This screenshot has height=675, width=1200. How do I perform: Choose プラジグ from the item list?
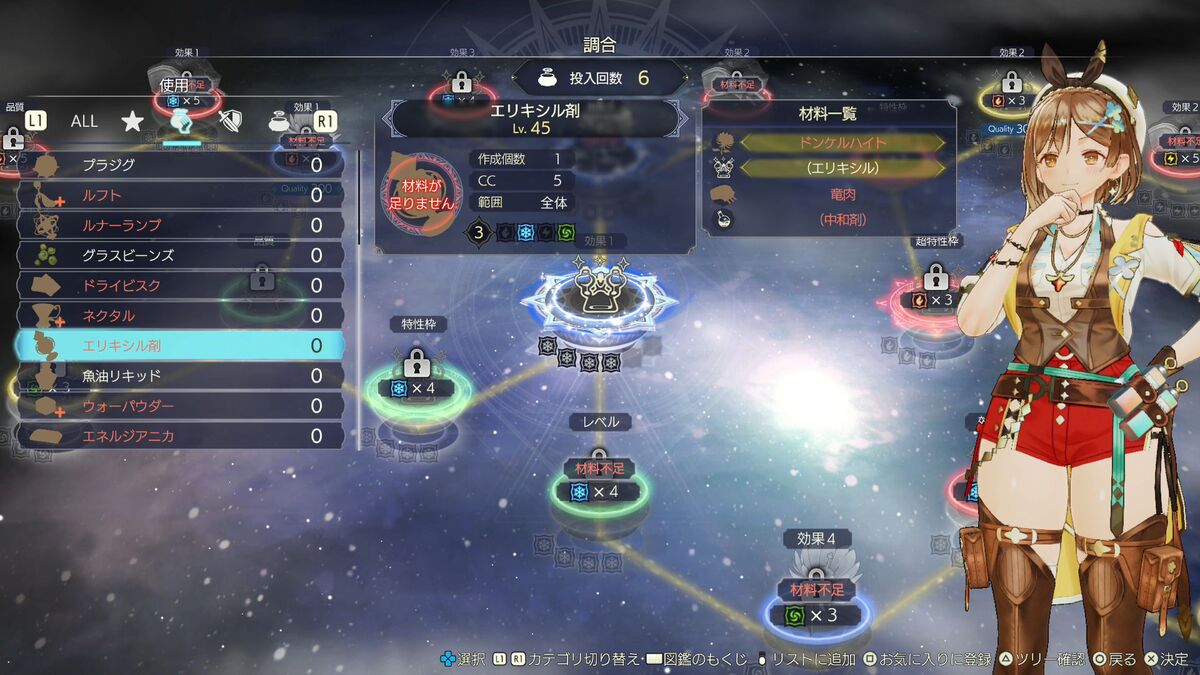180,165
